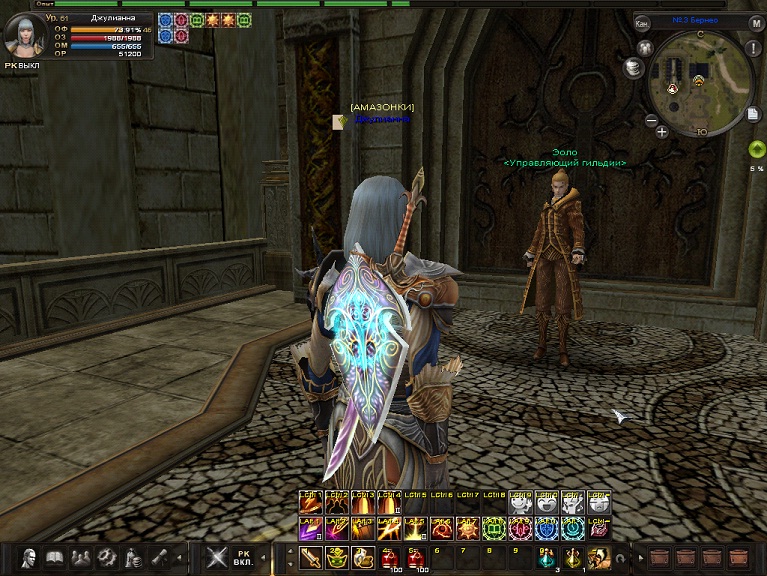767x576 pixels.
Task: Toggle PK mode with the crossed swords button
Action: [x=215, y=558]
